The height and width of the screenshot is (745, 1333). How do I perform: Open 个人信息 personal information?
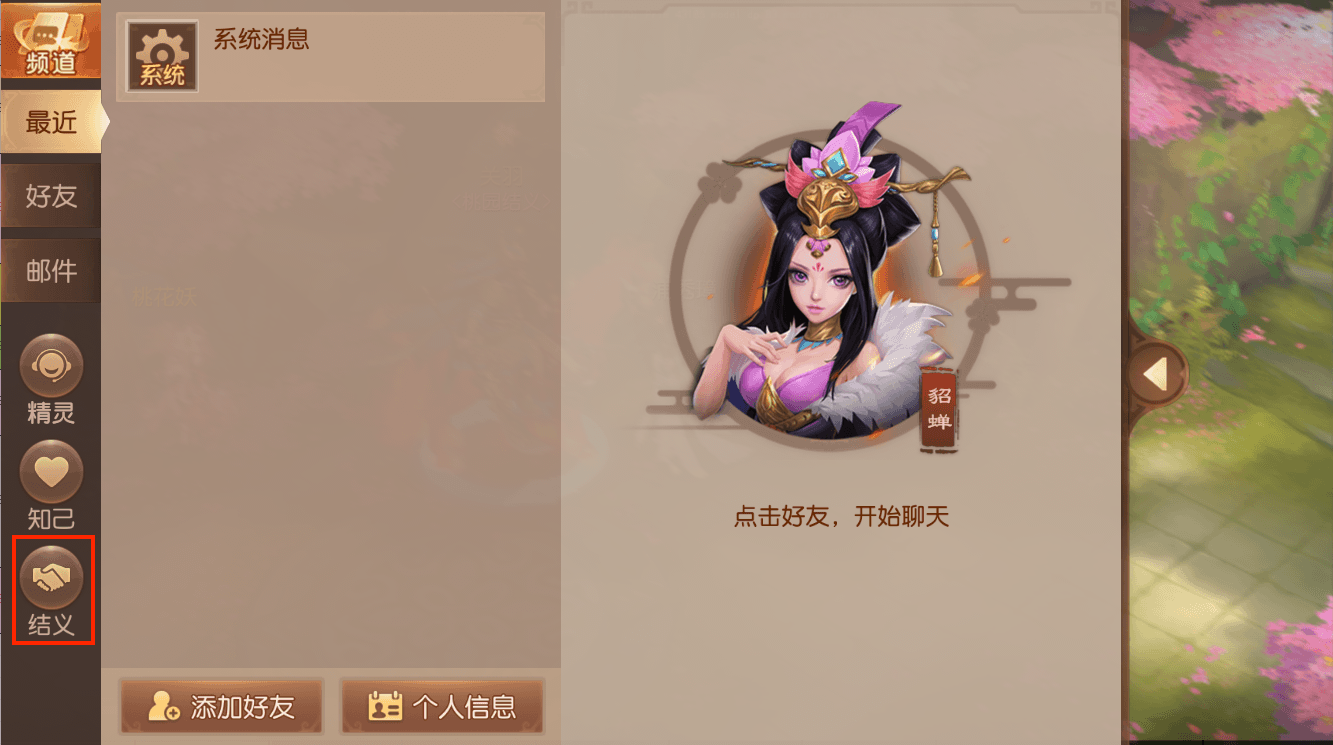point(443,706)
